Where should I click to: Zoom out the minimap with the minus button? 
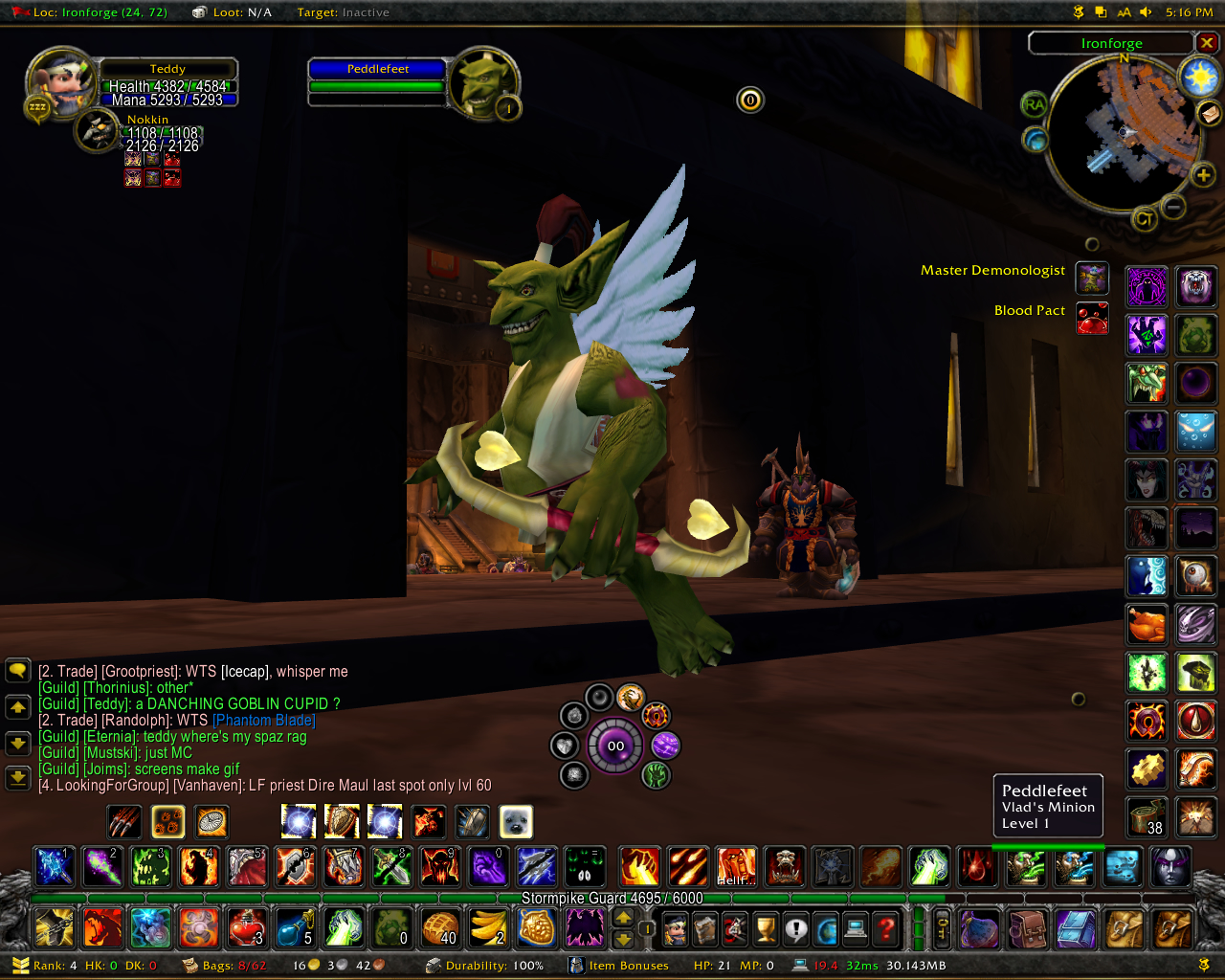1173,206
